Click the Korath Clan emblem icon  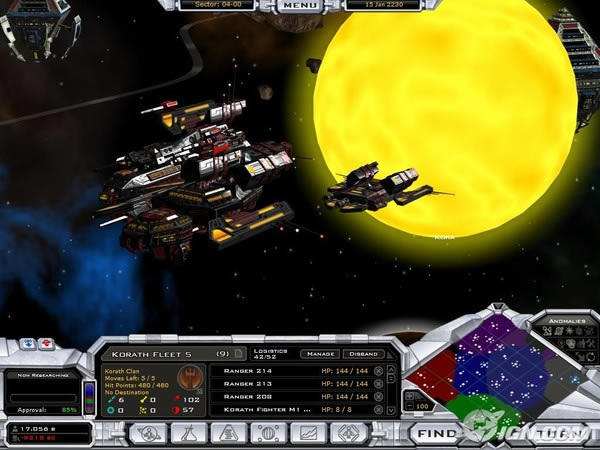click(189, 380)
